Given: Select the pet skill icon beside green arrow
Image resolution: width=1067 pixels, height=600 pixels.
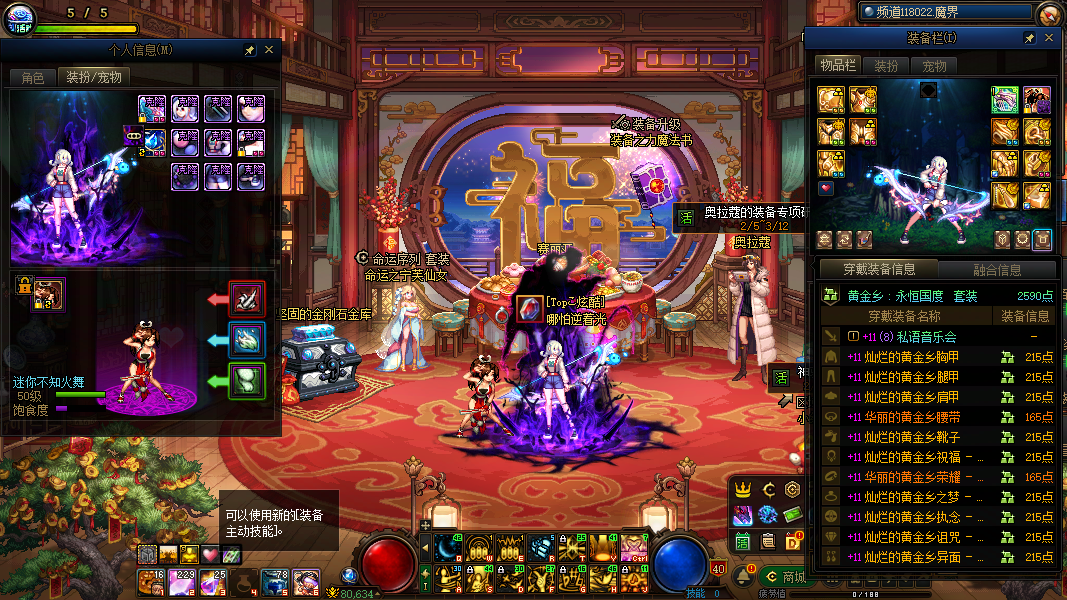Looking at the screenshot, I should click(x=247, y=380).
